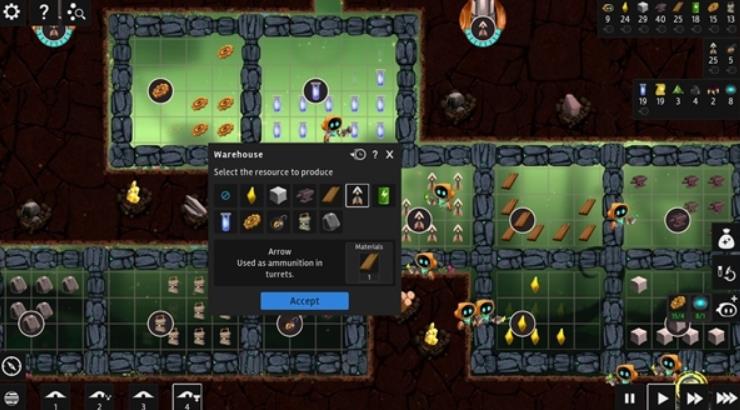Select the orange gear resource
Viewport: 740px width, 410px height.
251,221
